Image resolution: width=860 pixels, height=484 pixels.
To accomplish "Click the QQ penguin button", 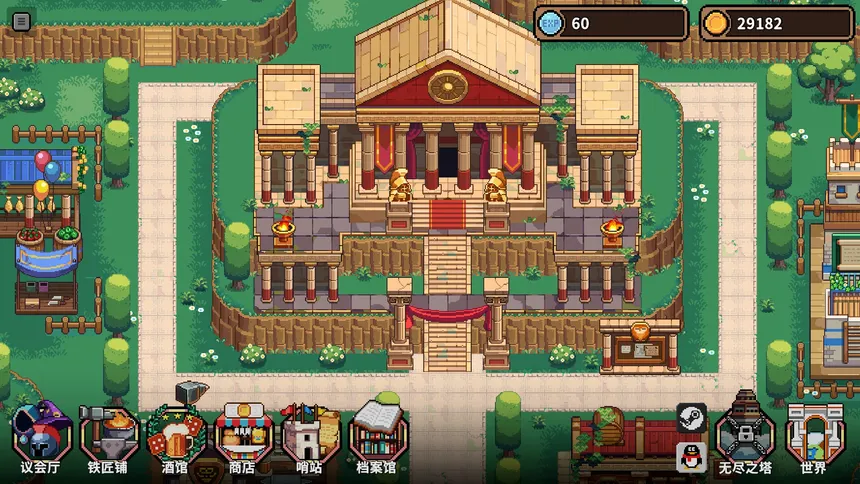I will point(691,455).
